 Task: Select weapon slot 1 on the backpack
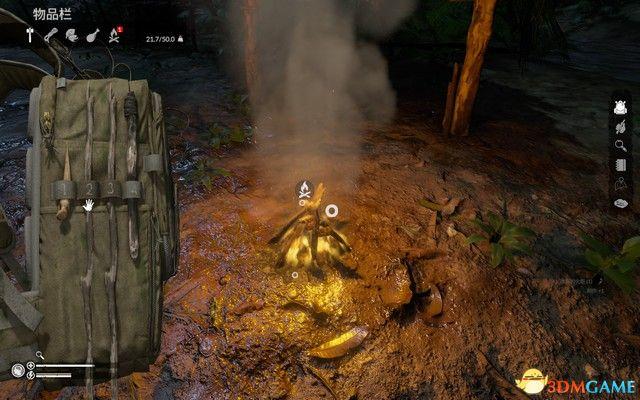tap(64, 190)
